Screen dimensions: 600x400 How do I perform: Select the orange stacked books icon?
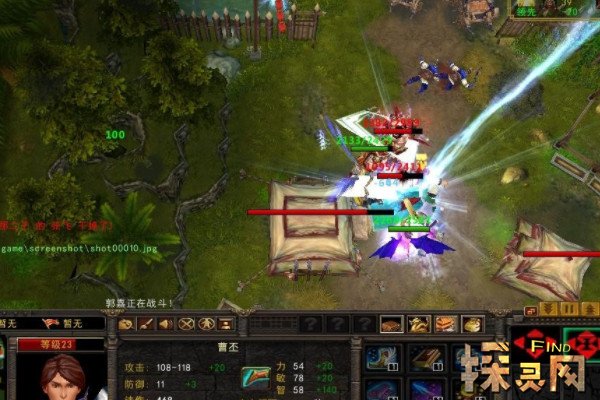(x=445, y=324)
